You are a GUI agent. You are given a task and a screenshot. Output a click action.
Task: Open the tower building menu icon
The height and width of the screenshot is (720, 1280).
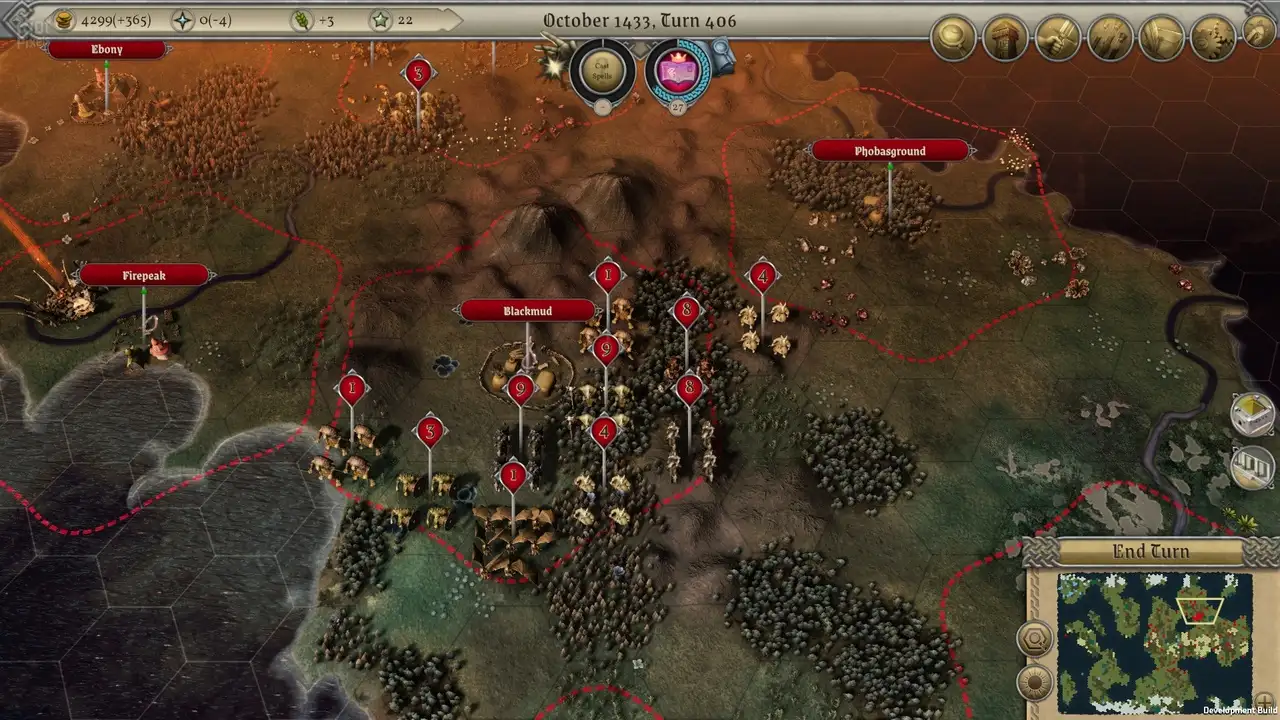(x=1005, y=38)
